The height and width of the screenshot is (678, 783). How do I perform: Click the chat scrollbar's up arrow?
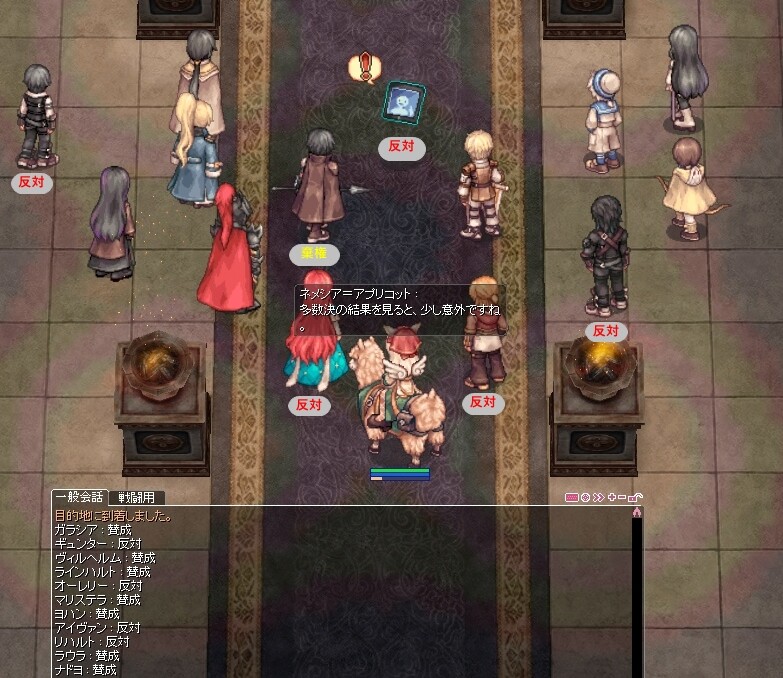tap(636, 512)
